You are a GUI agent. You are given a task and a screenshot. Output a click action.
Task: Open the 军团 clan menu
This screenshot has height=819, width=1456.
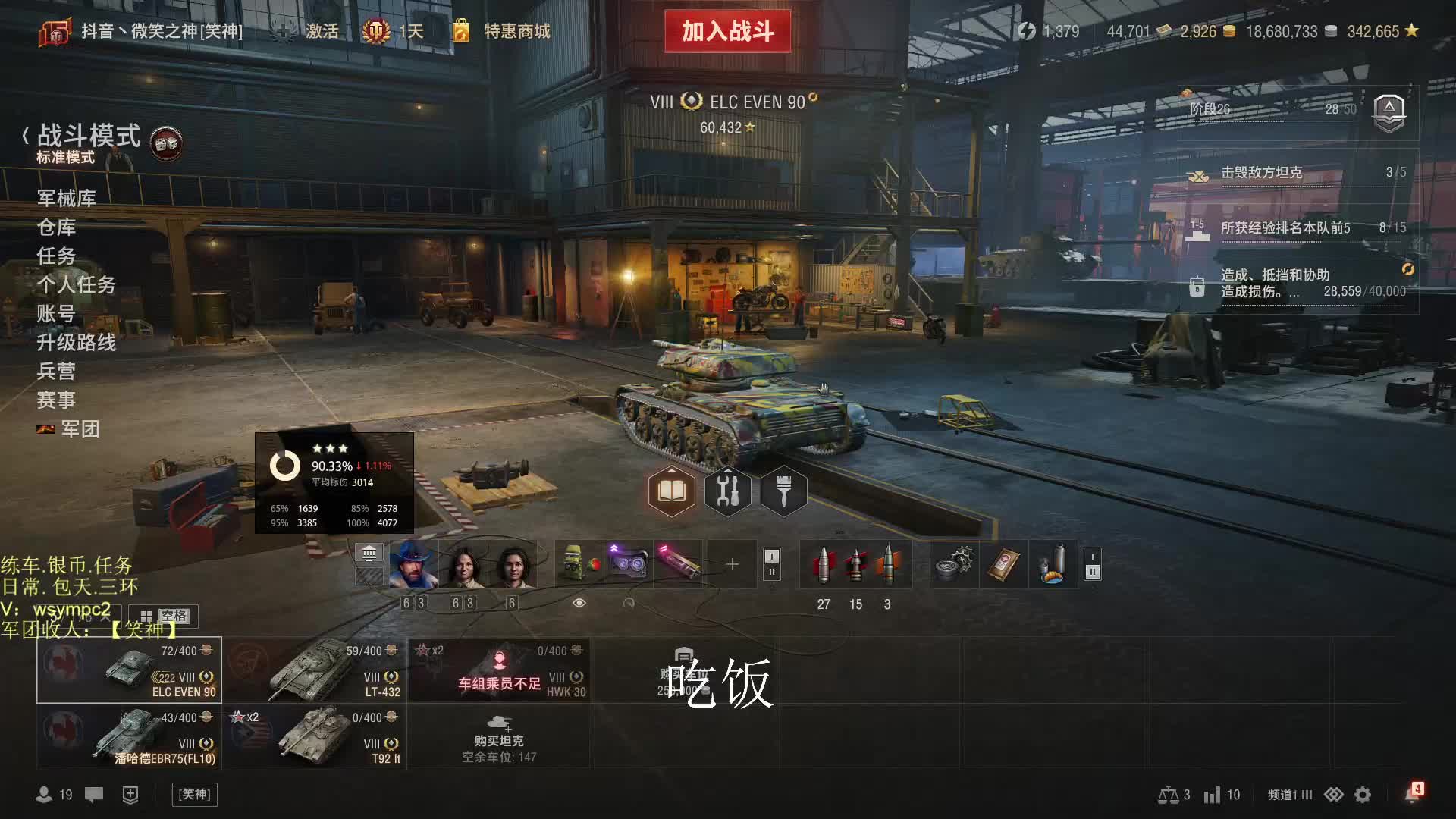tap(80, 428)
